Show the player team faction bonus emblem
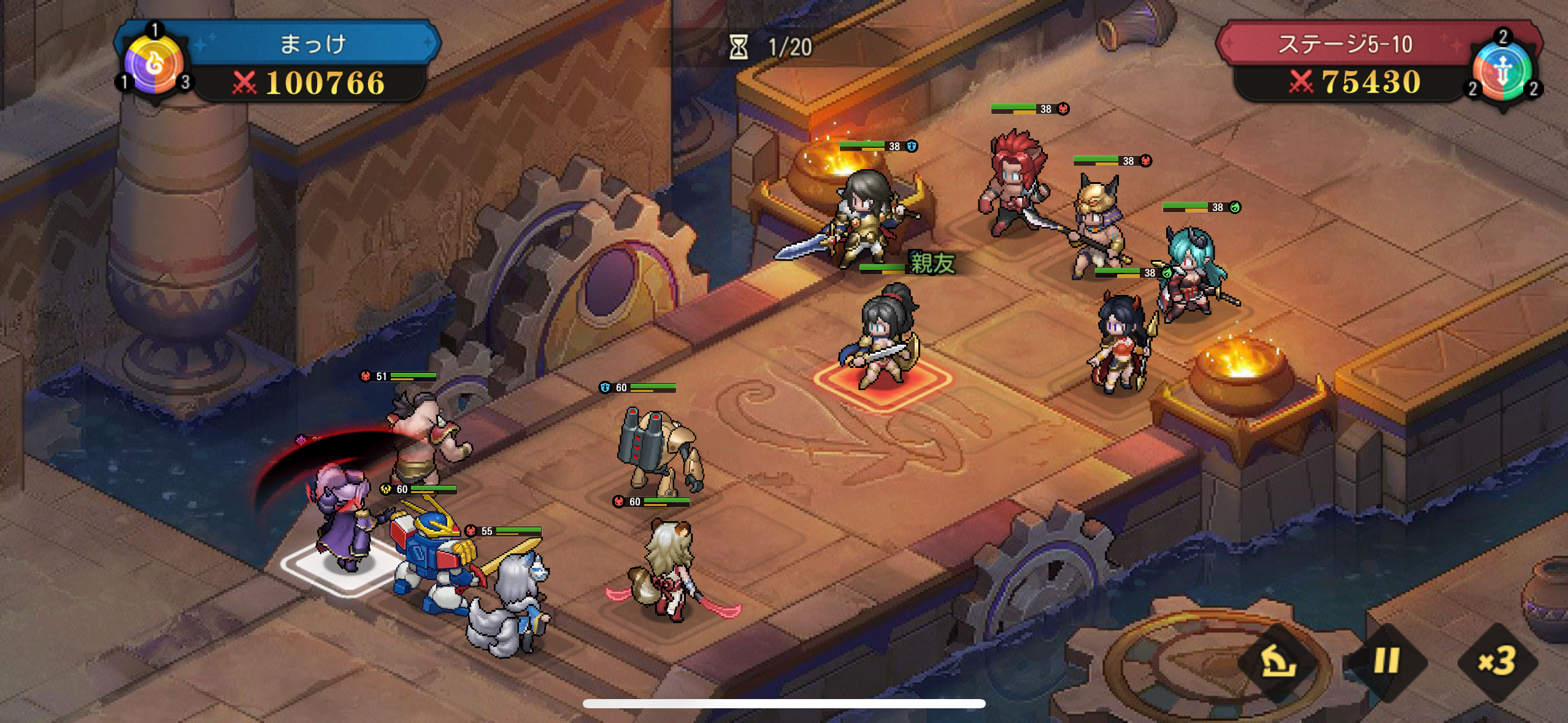Viewport: 1568px width, 723px height. [x=155, y=64]
